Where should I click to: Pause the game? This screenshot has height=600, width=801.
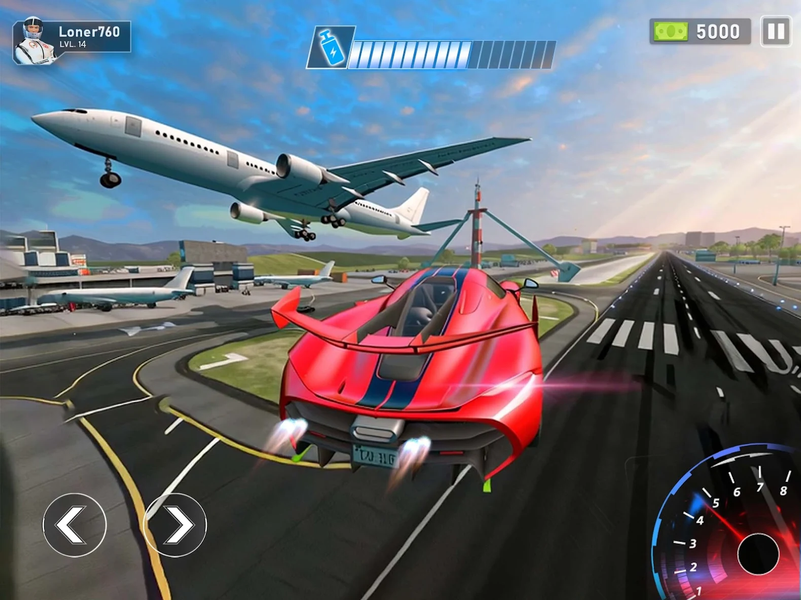point(775,31)
